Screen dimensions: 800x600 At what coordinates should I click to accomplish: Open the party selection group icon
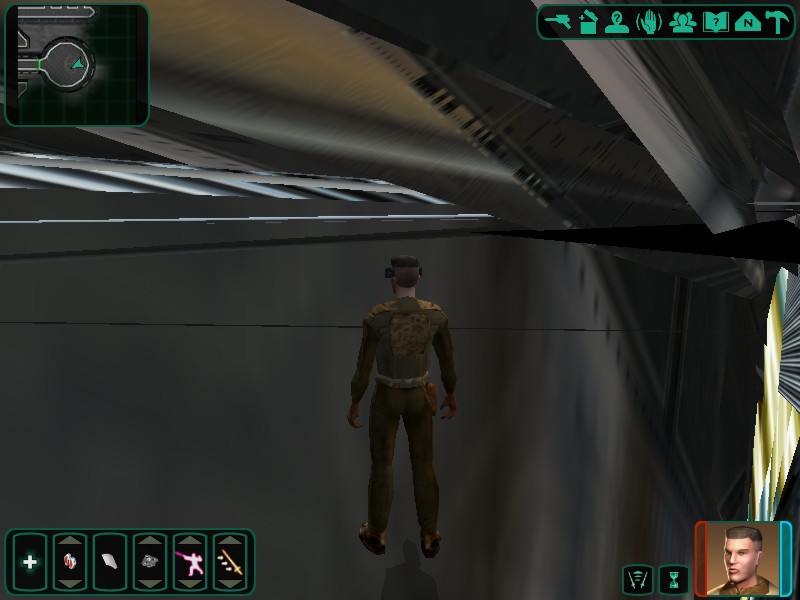point(683,22)
